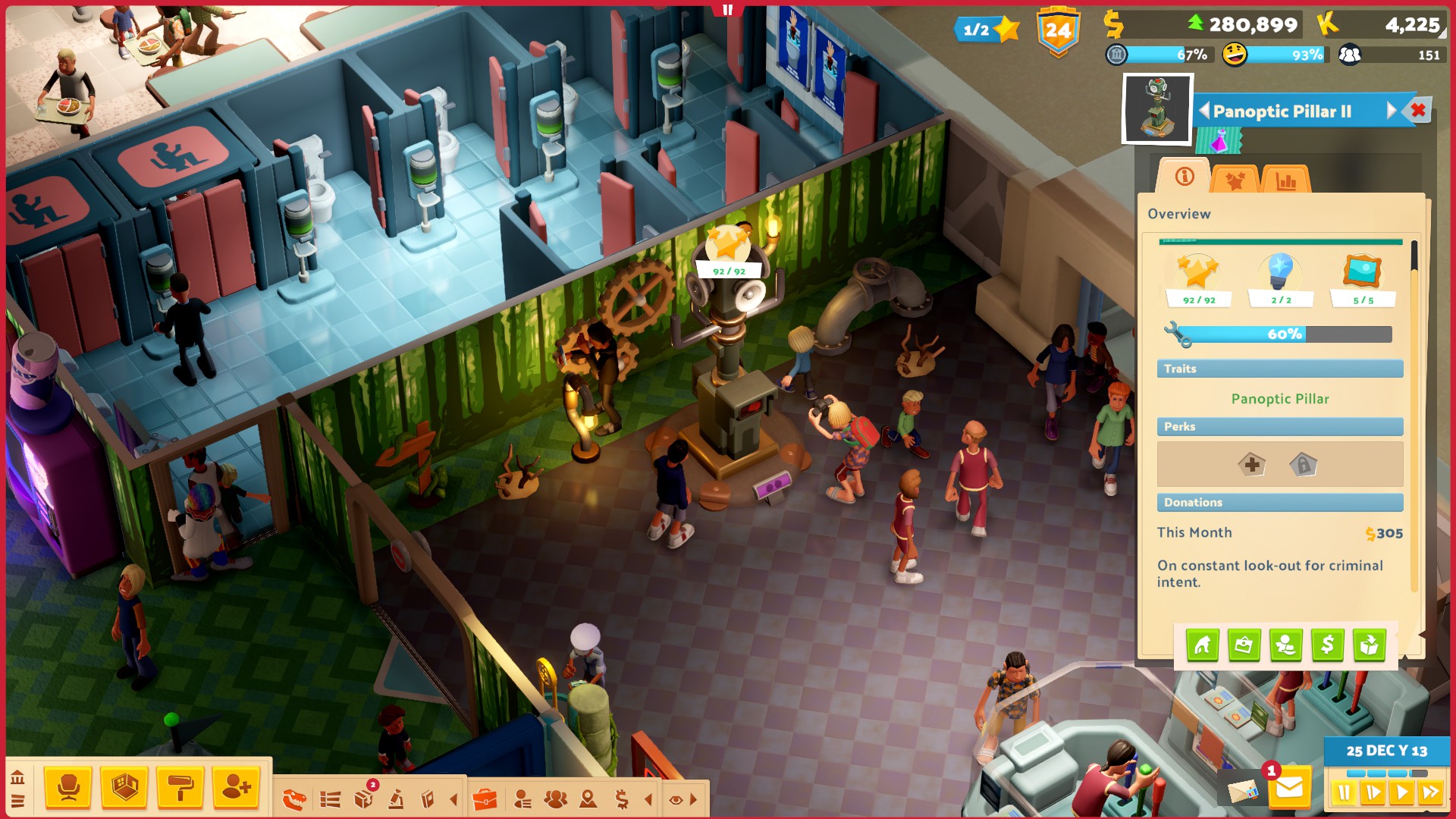Viewport: 1456px width, 819px height.
Task: Open the mail inbox with one notification
Action: coord(1289,789)
